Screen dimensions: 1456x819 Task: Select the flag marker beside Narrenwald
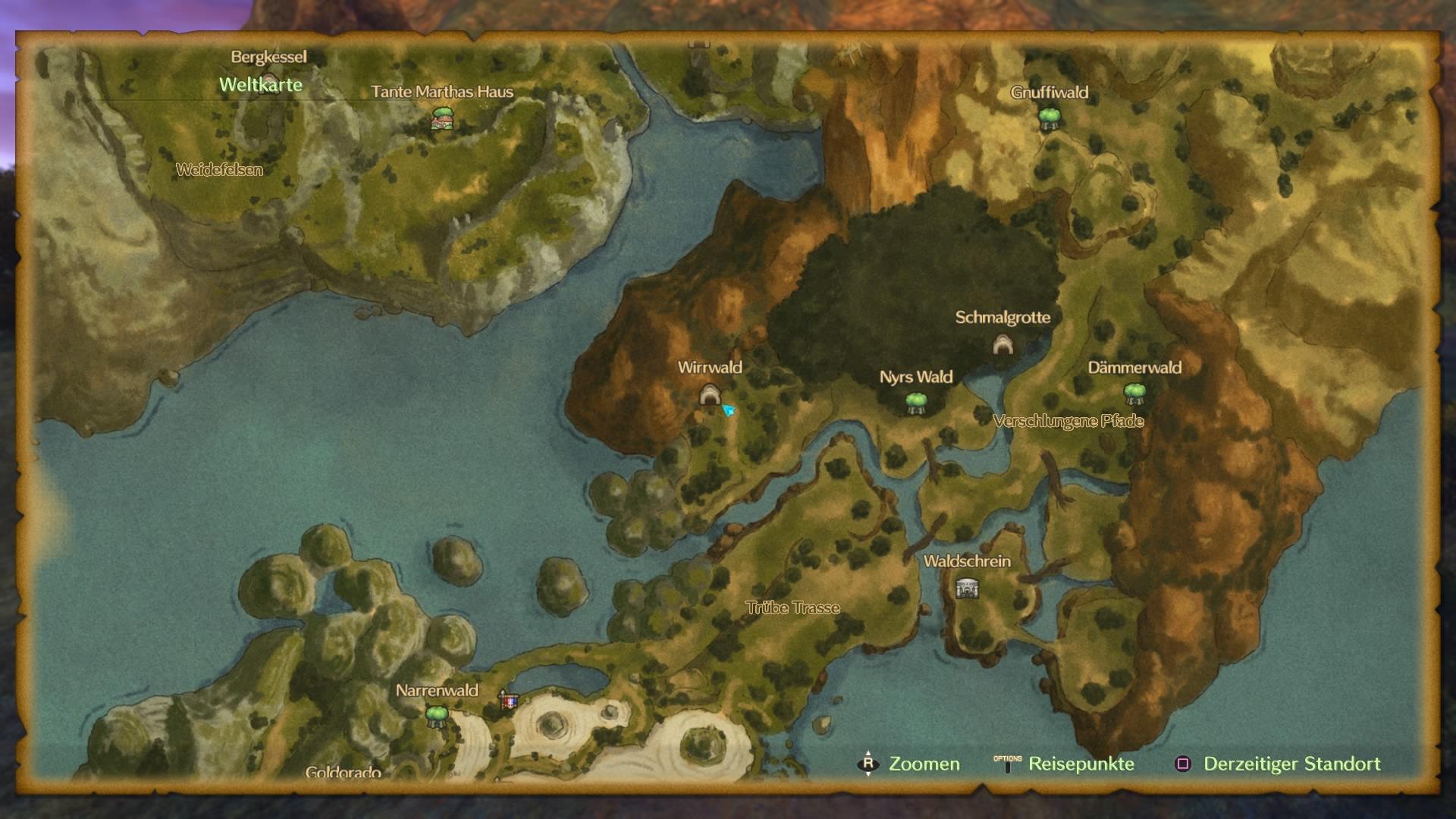click(x=508, y=700)
